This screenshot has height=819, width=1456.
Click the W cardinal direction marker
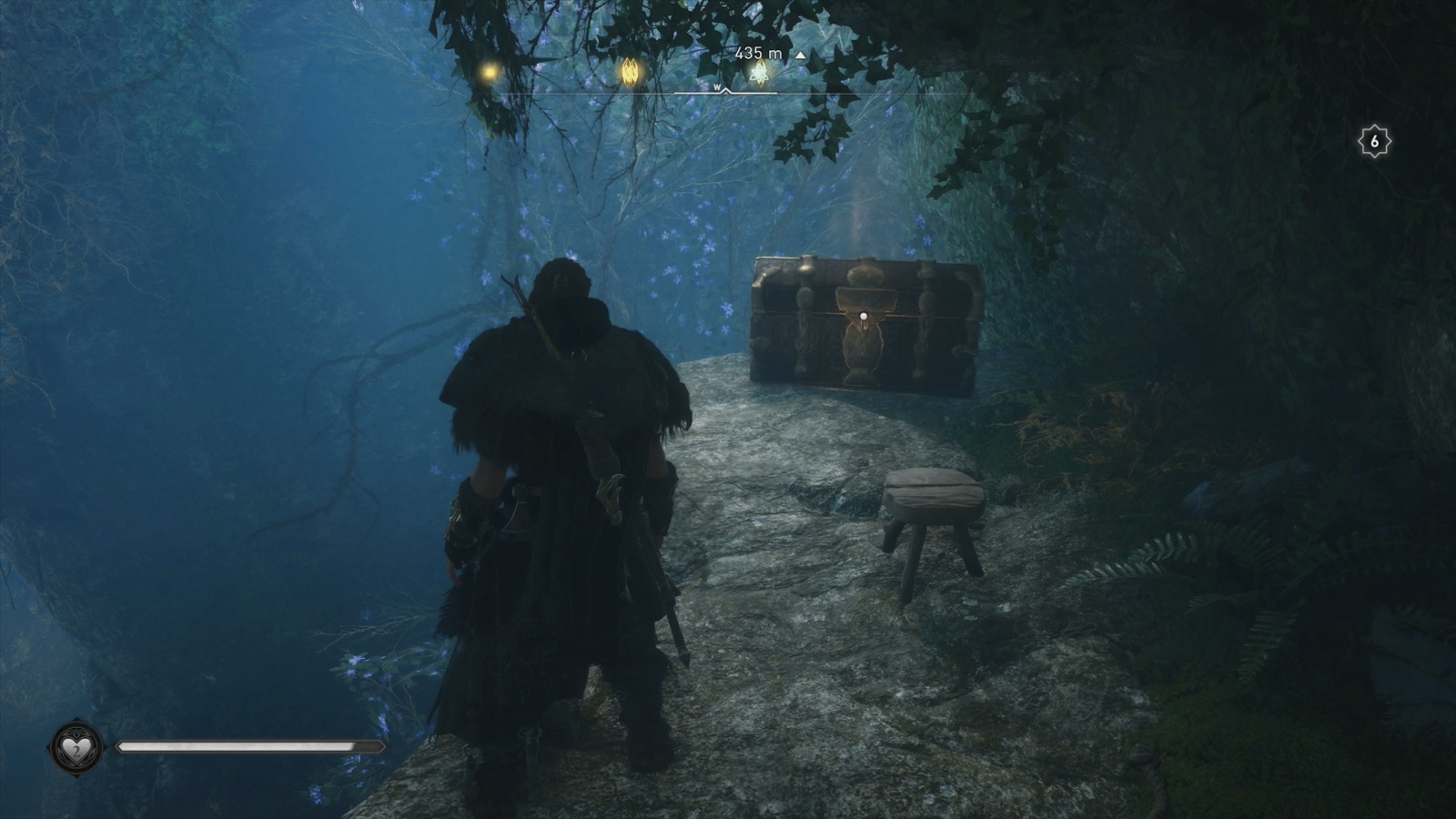(716, 87)
